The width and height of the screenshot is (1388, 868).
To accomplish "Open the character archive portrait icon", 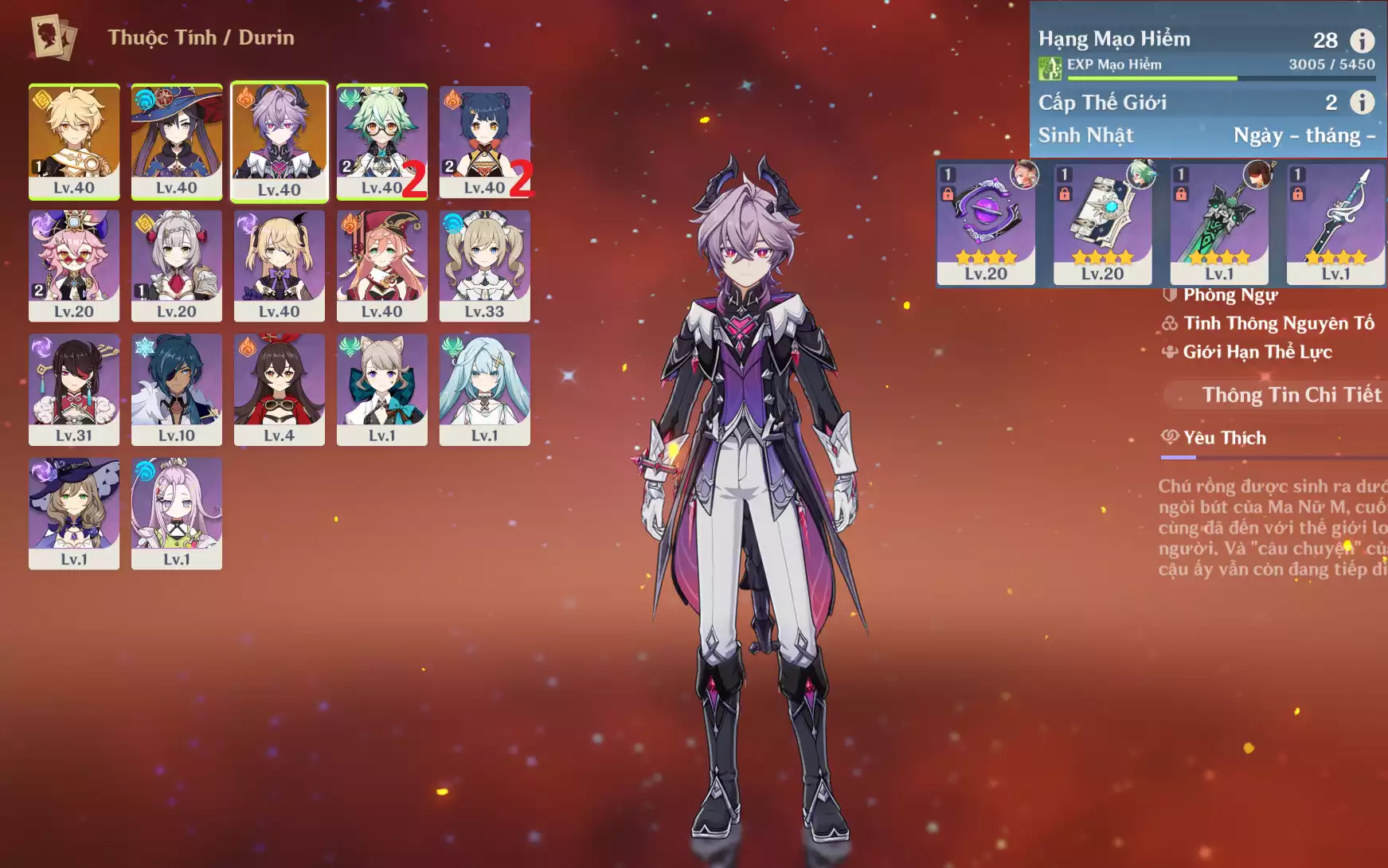I will tap(53, 37).
